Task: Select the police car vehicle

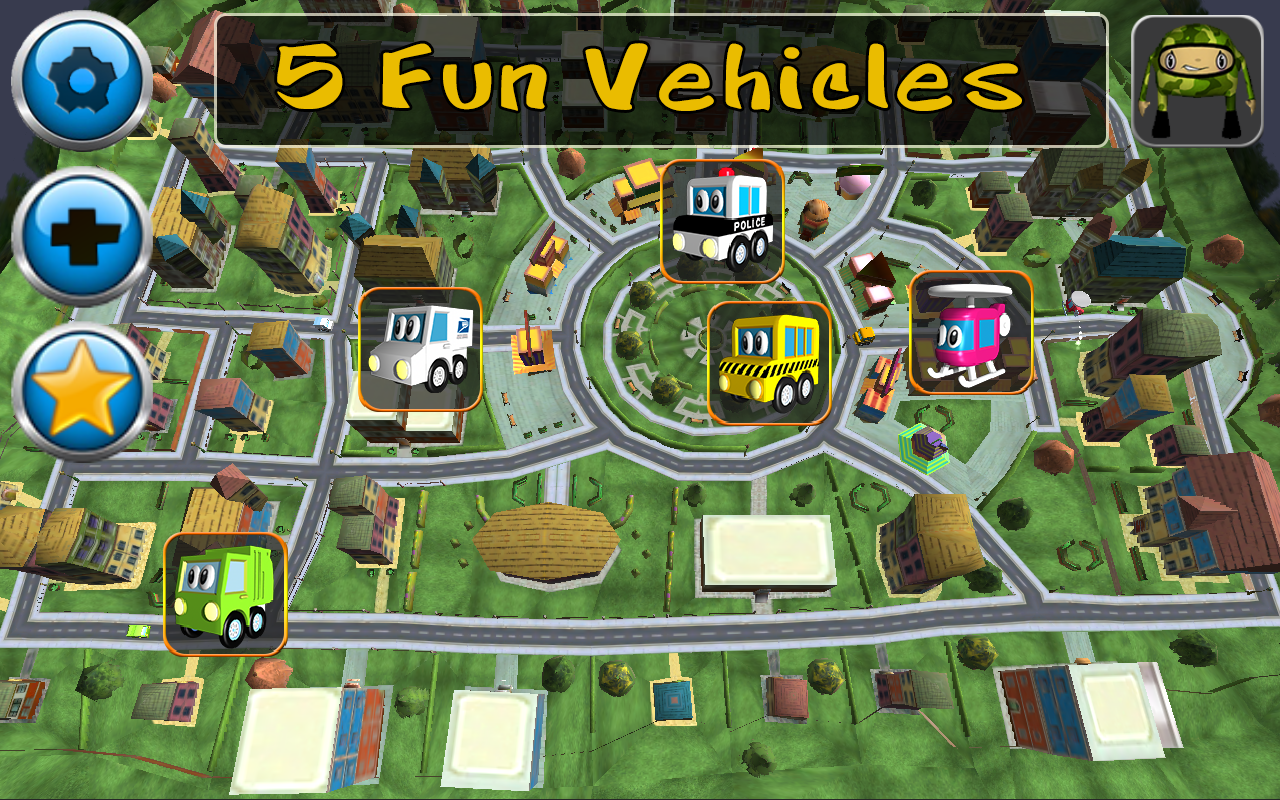Action: 723,222
